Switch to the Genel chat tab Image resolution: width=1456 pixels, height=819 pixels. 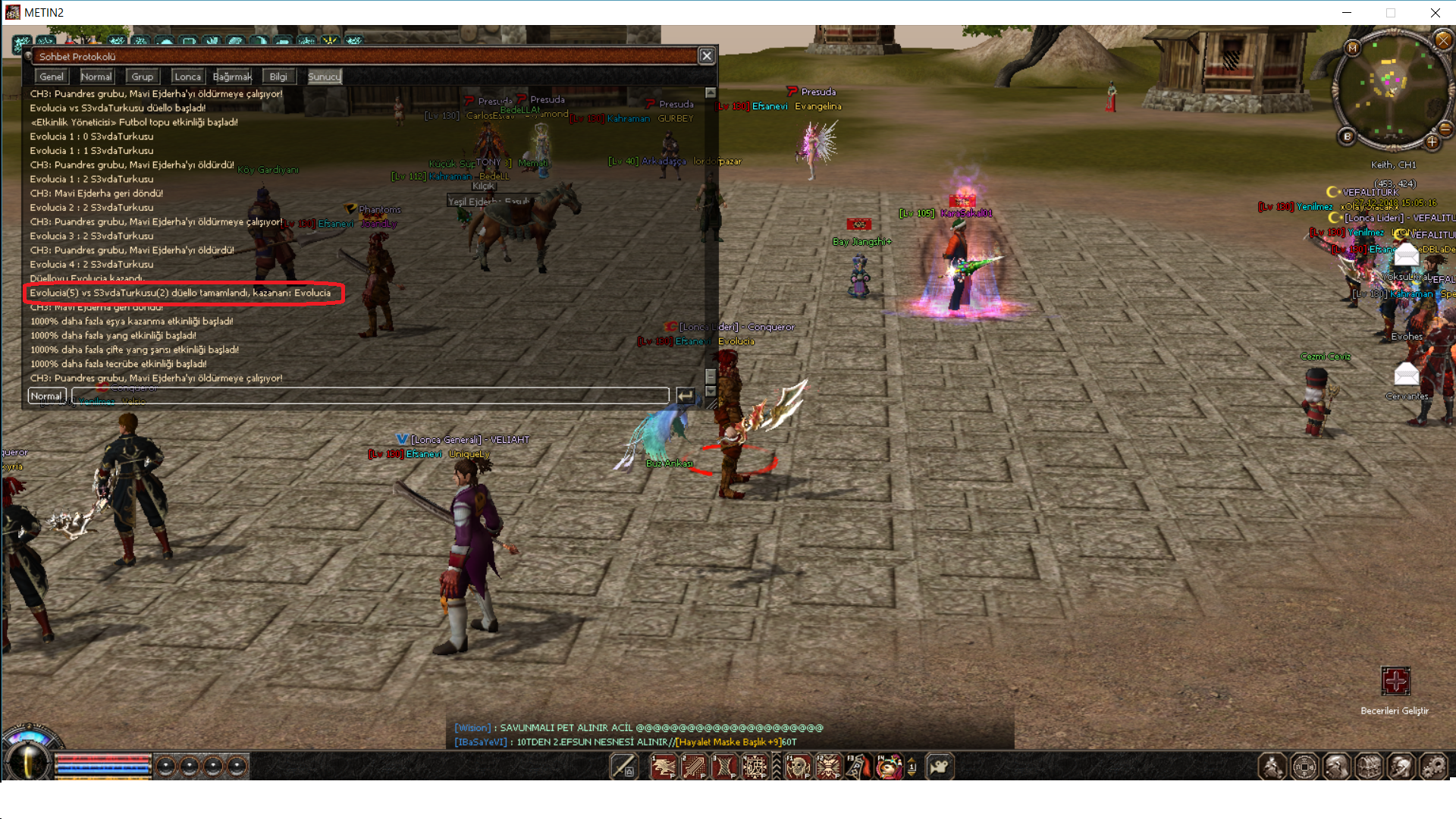(x=52, y=77)
